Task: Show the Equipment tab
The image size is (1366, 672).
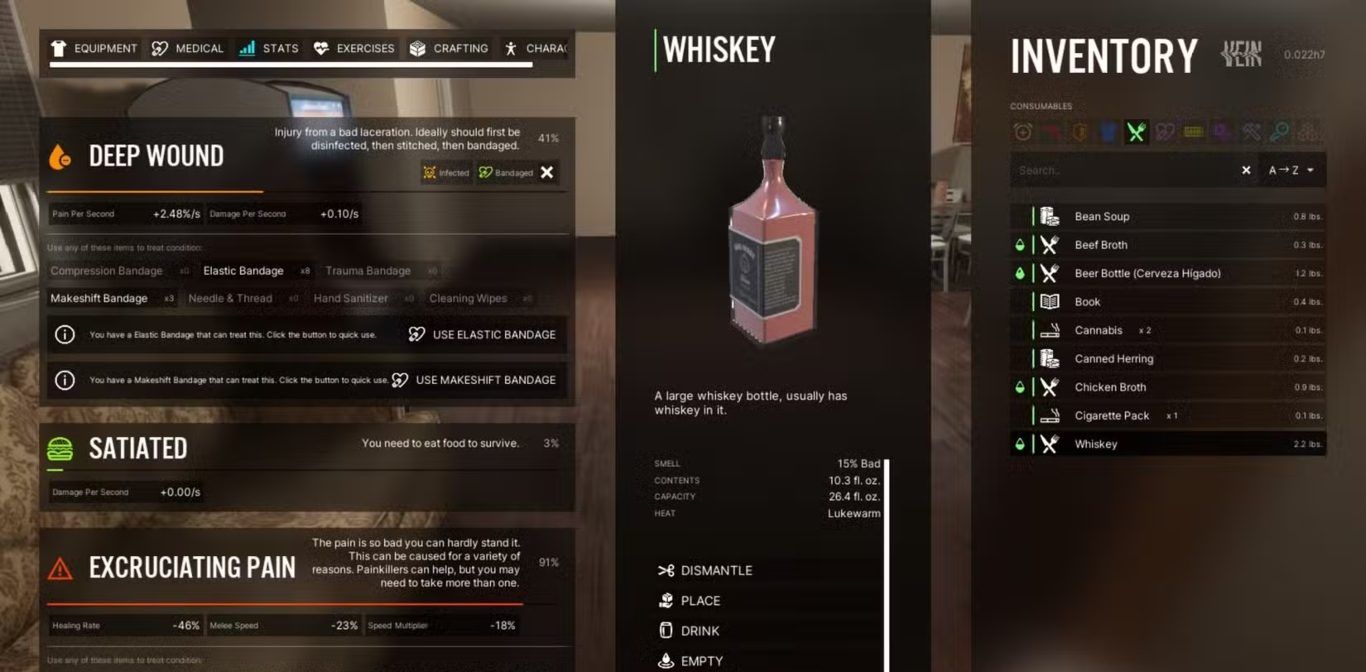Action: 94,48
